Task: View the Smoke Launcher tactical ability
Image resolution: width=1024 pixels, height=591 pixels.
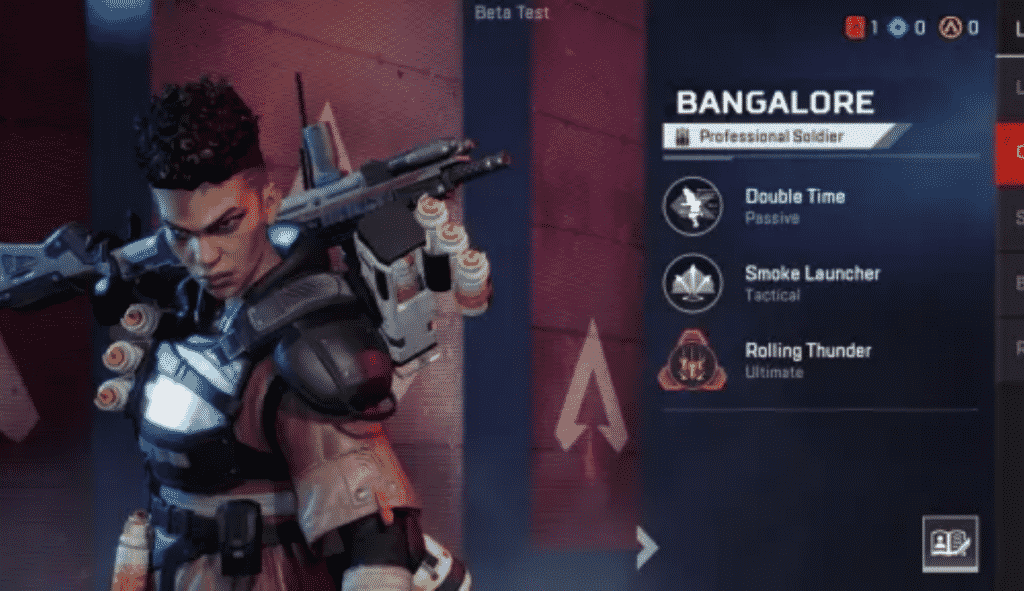Action: 693,283
